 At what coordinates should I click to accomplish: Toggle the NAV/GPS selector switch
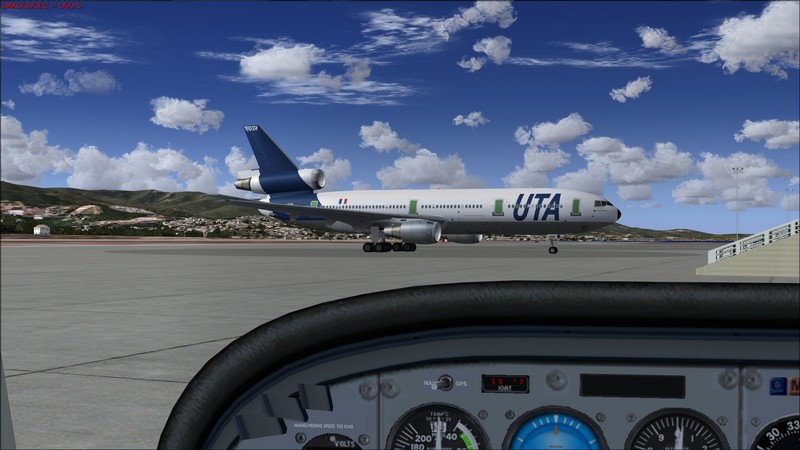tap(445, 383)
